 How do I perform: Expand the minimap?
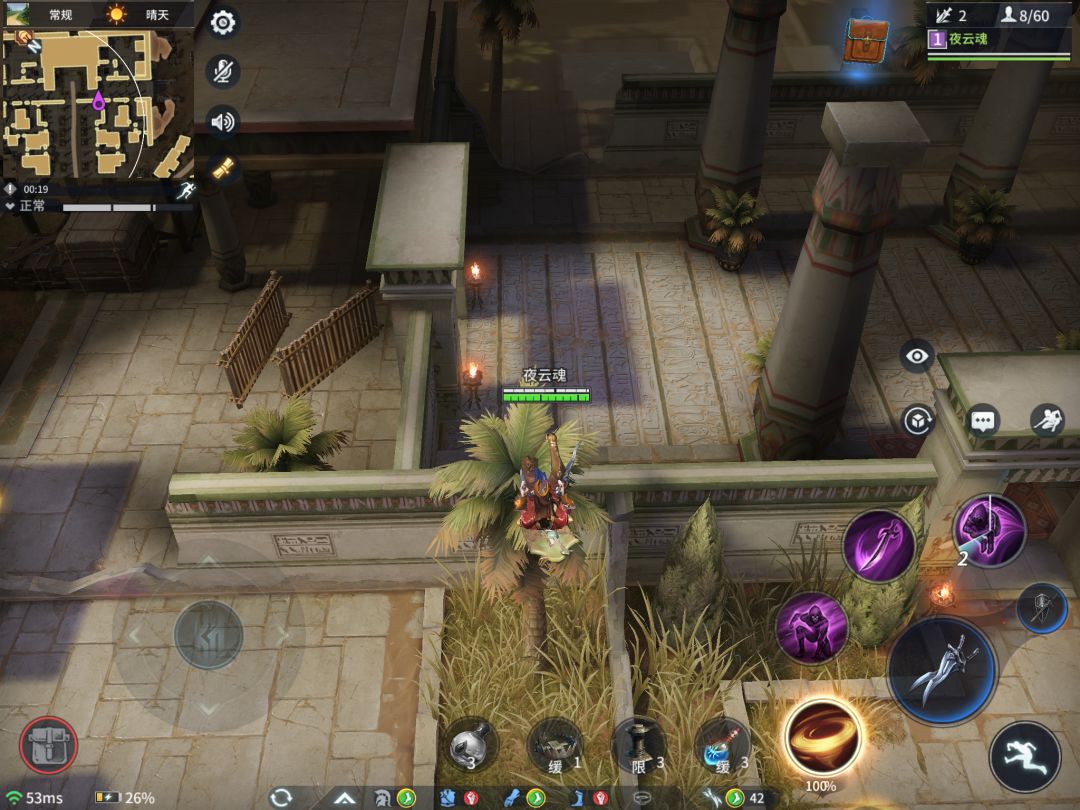97,103
